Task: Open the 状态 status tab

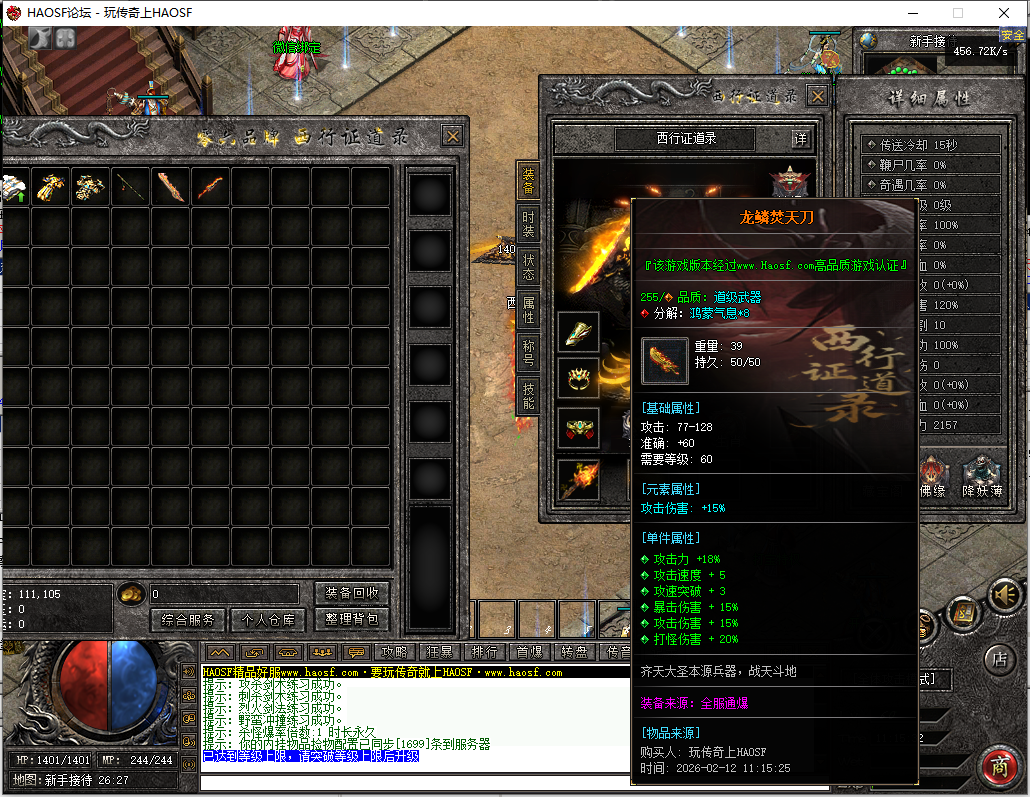Action: (x=528, y=268)
